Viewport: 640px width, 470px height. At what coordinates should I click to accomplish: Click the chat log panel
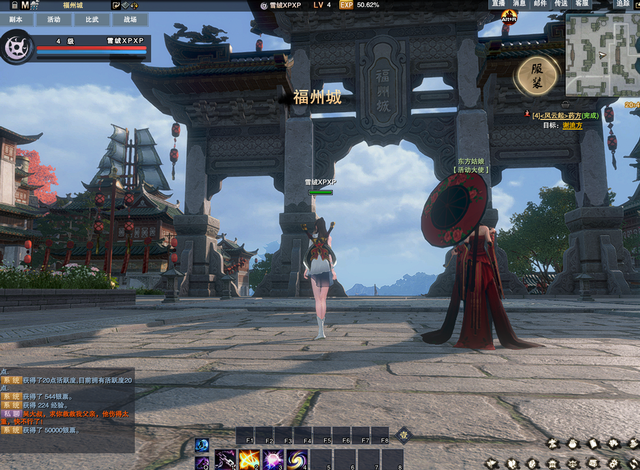point(80,400)
